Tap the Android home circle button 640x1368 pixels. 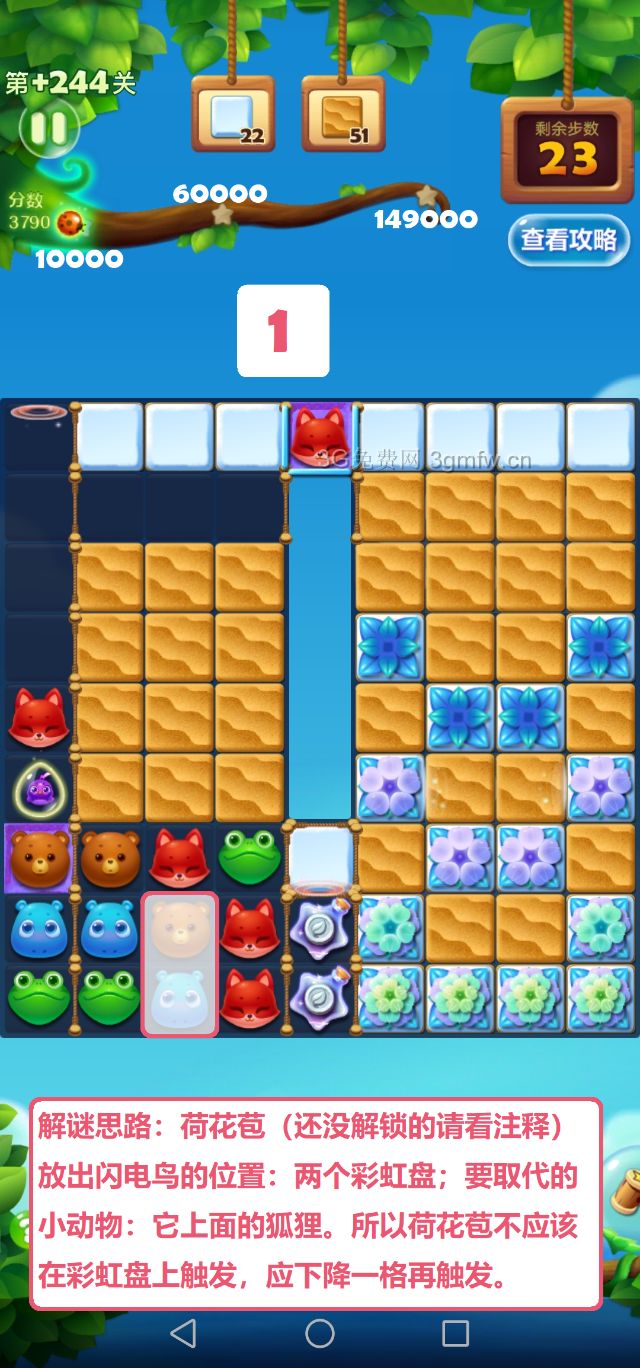pyautogui.click(x=320, y=1333)
